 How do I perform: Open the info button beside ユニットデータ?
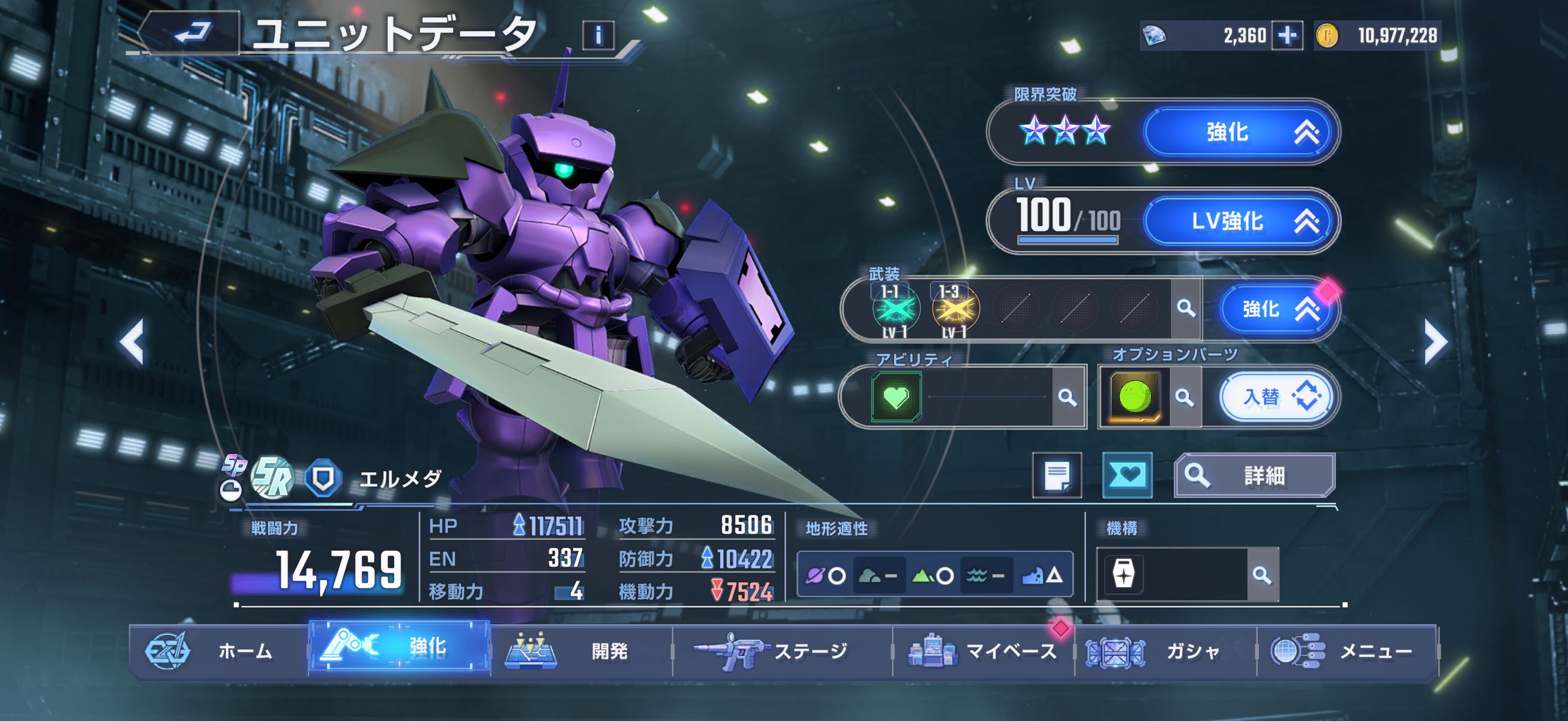point(598,36)
